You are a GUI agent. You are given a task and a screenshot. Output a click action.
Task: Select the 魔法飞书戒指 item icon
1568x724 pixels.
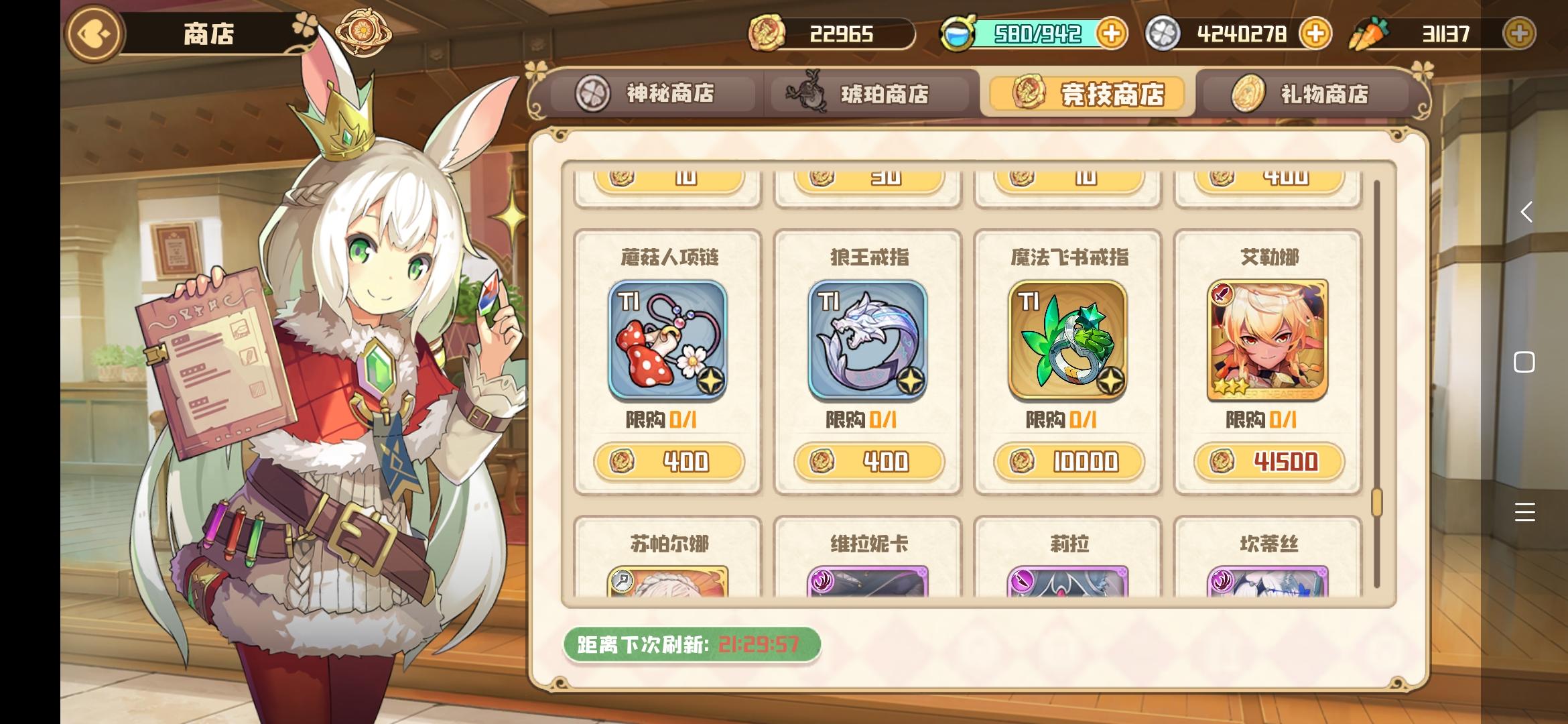1065,341
